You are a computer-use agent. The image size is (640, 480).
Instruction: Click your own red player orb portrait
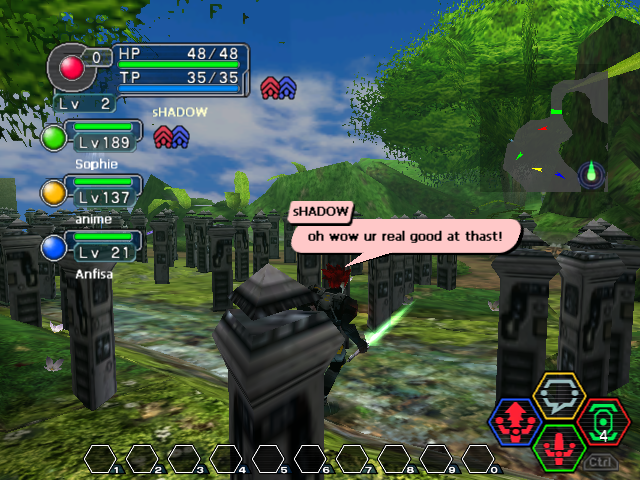(72, 67)
